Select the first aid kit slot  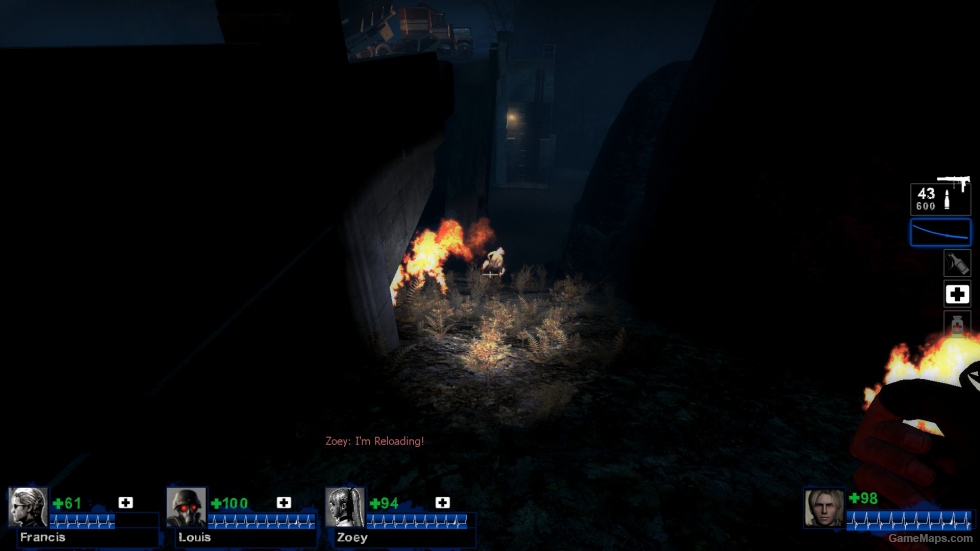[x=957, y=294]
